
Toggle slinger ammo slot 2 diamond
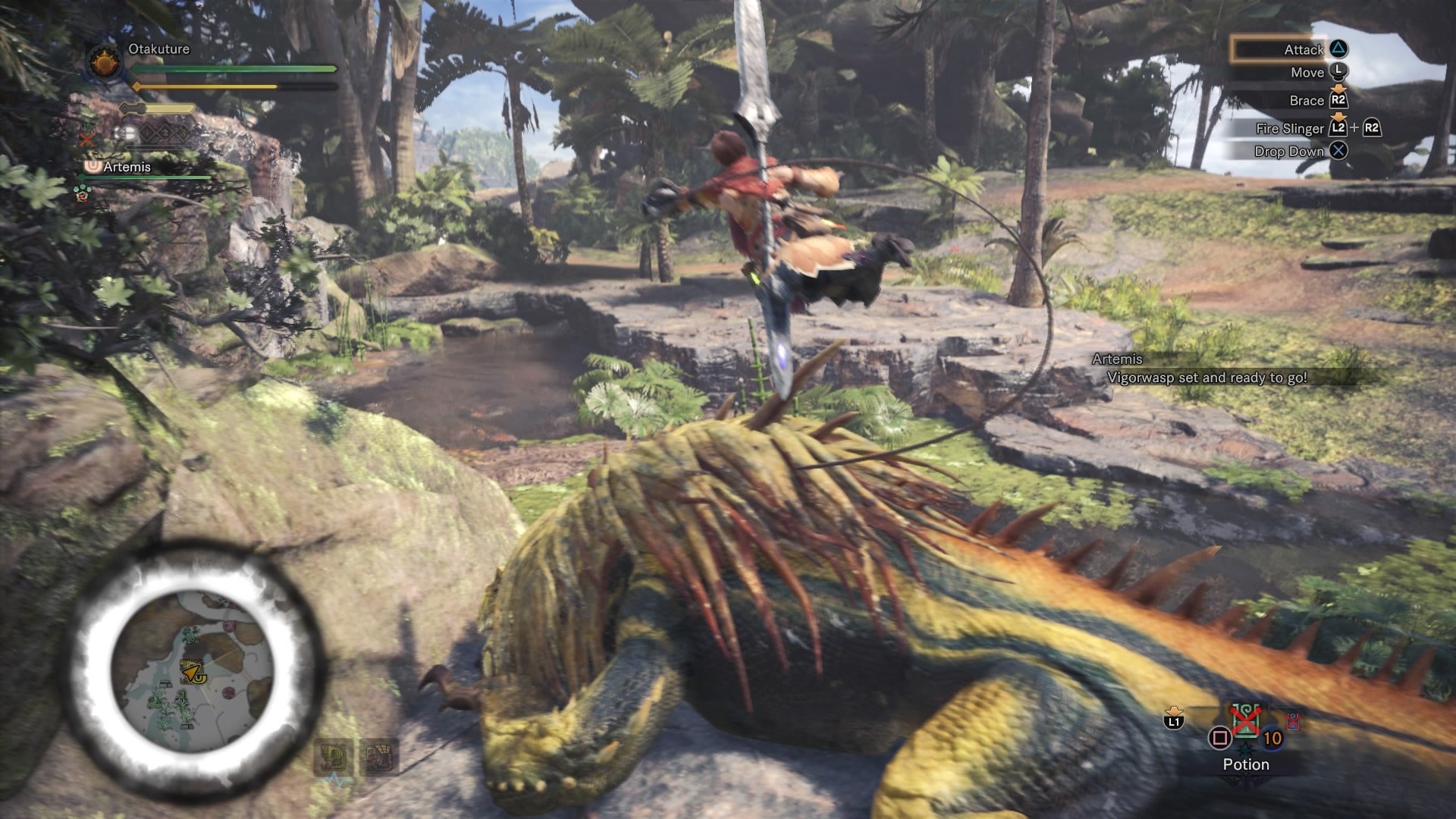165,132
